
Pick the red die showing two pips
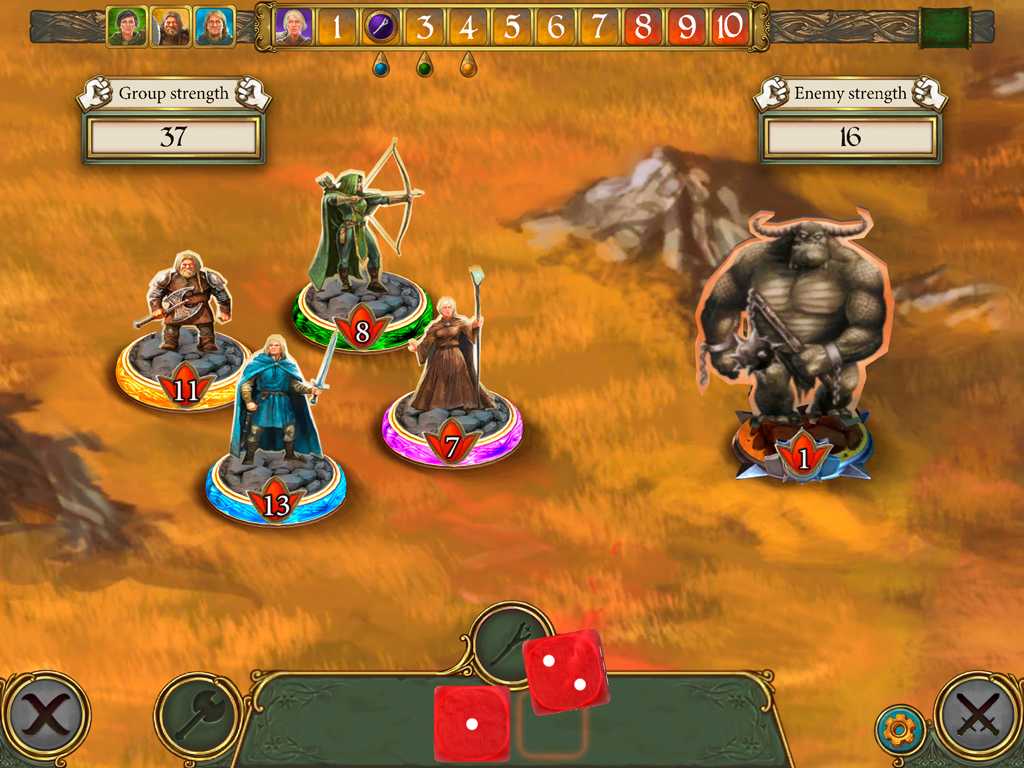[565, 672]
